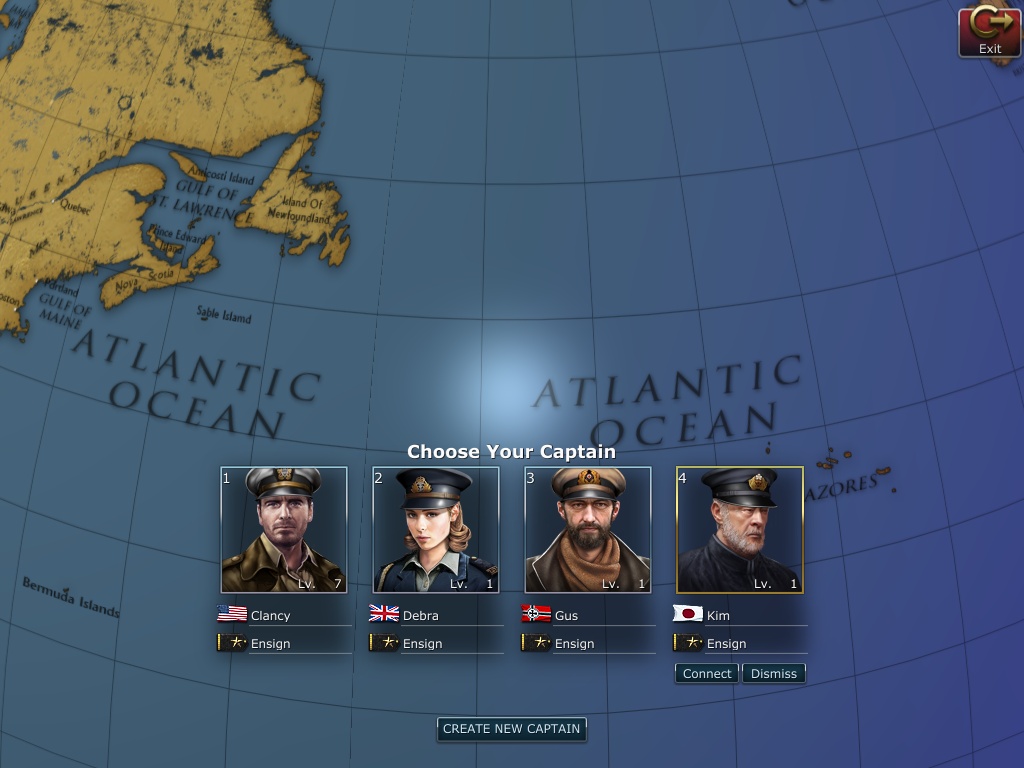Select captain Clancy's portrait

(x=284, y=530)
